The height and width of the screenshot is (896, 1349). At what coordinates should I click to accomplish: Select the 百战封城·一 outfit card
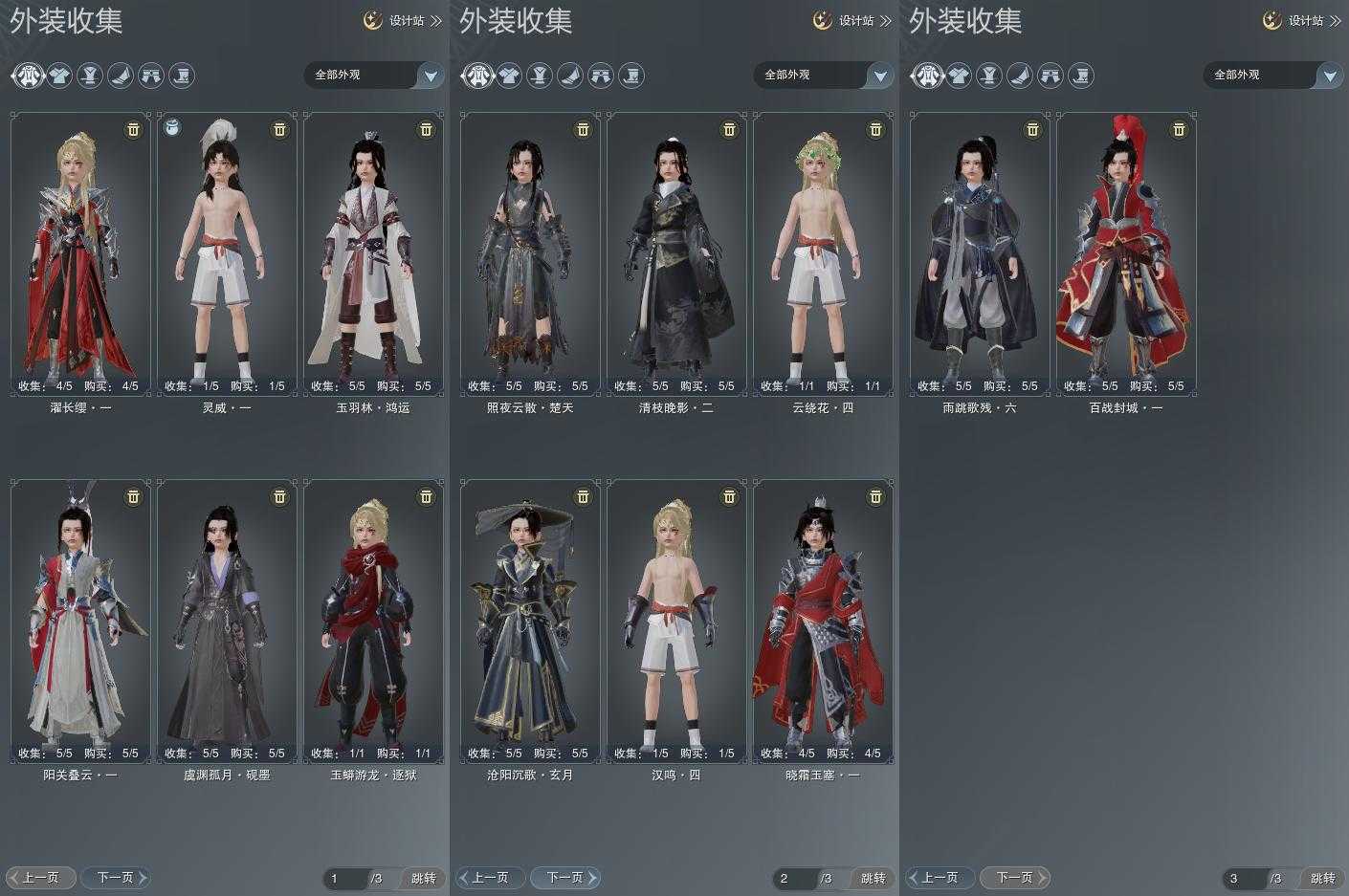[x=1126, y=253]
